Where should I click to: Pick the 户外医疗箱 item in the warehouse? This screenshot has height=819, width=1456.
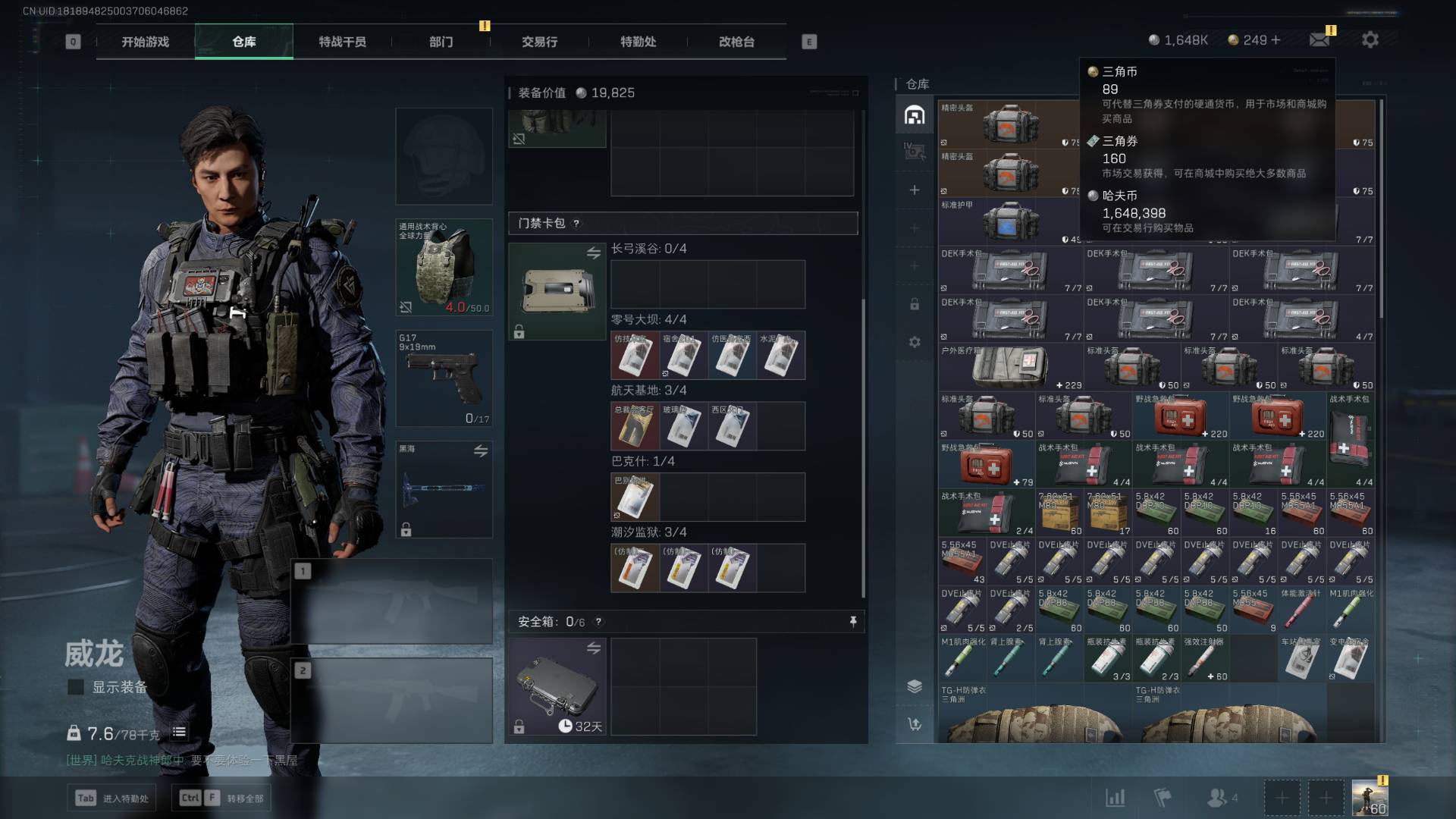(x=1010, y=367)
